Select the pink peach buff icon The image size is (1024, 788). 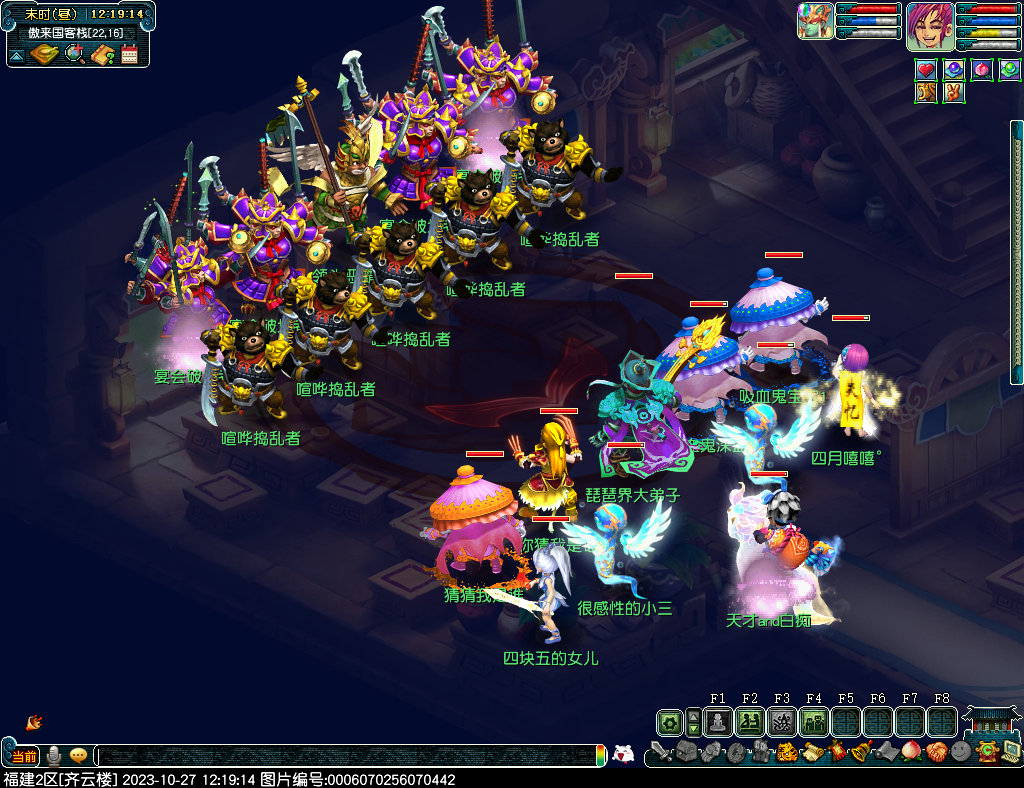point(982,70)
